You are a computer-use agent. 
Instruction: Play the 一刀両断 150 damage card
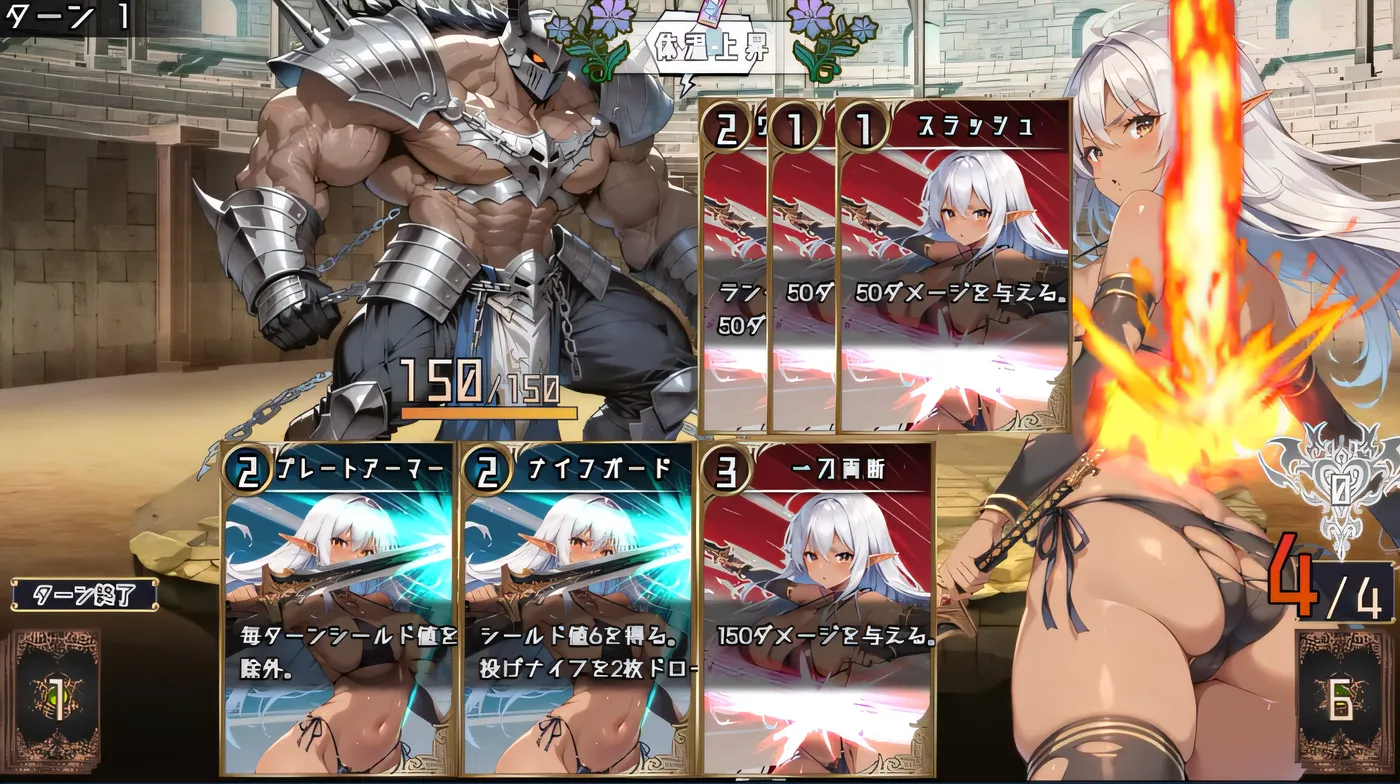coord(818,610)
